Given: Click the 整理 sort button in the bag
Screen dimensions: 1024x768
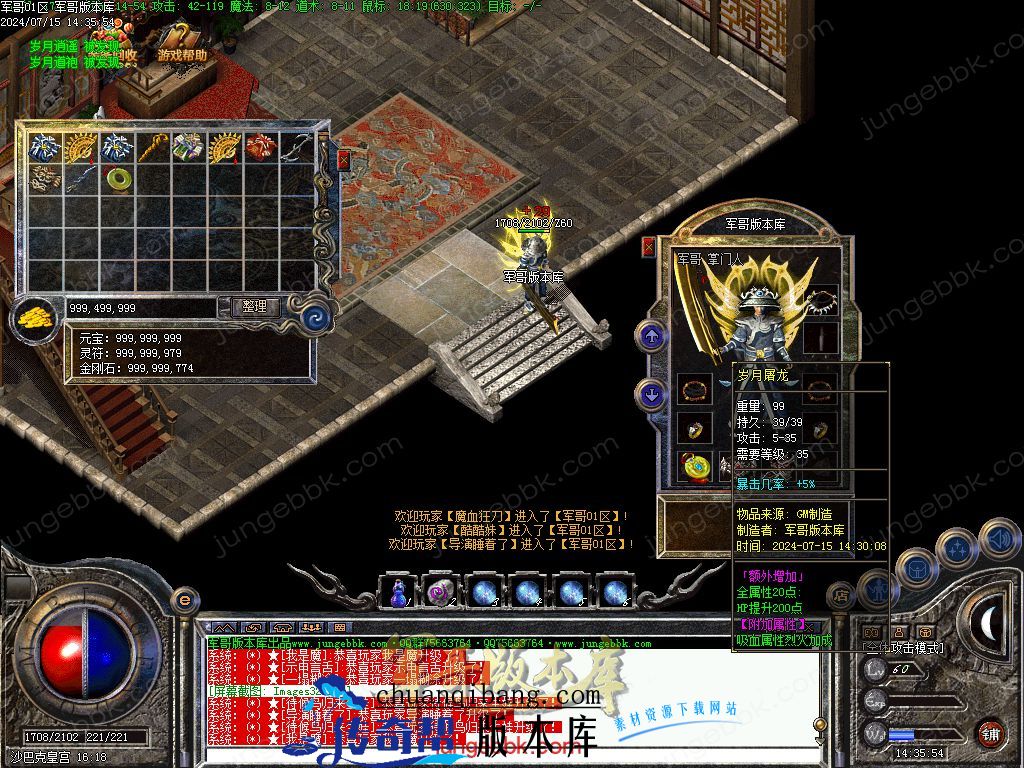Looking at the screenshot, I should [x=255, y=307].
